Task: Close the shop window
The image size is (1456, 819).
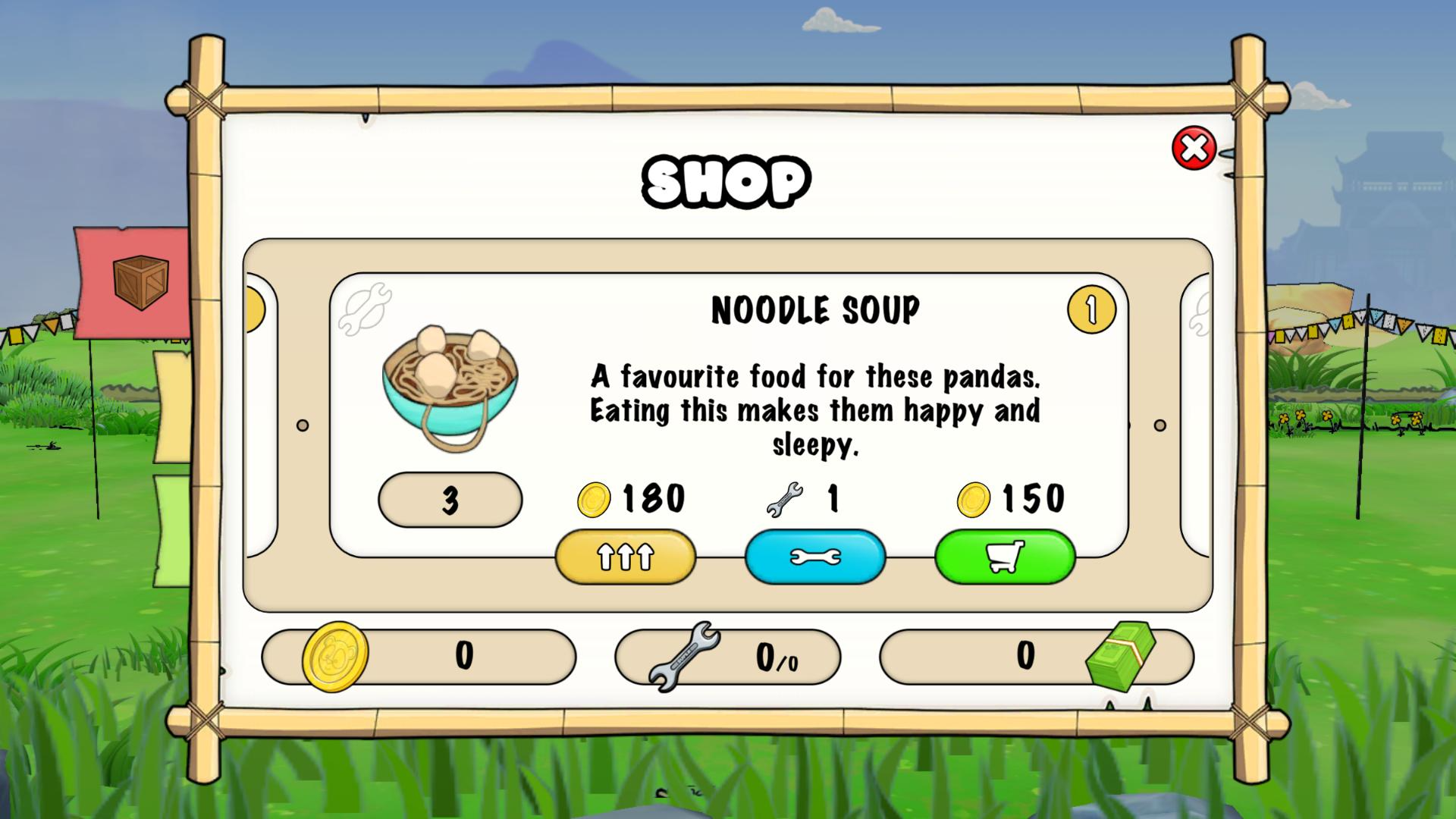Action: pos(1194,148)
